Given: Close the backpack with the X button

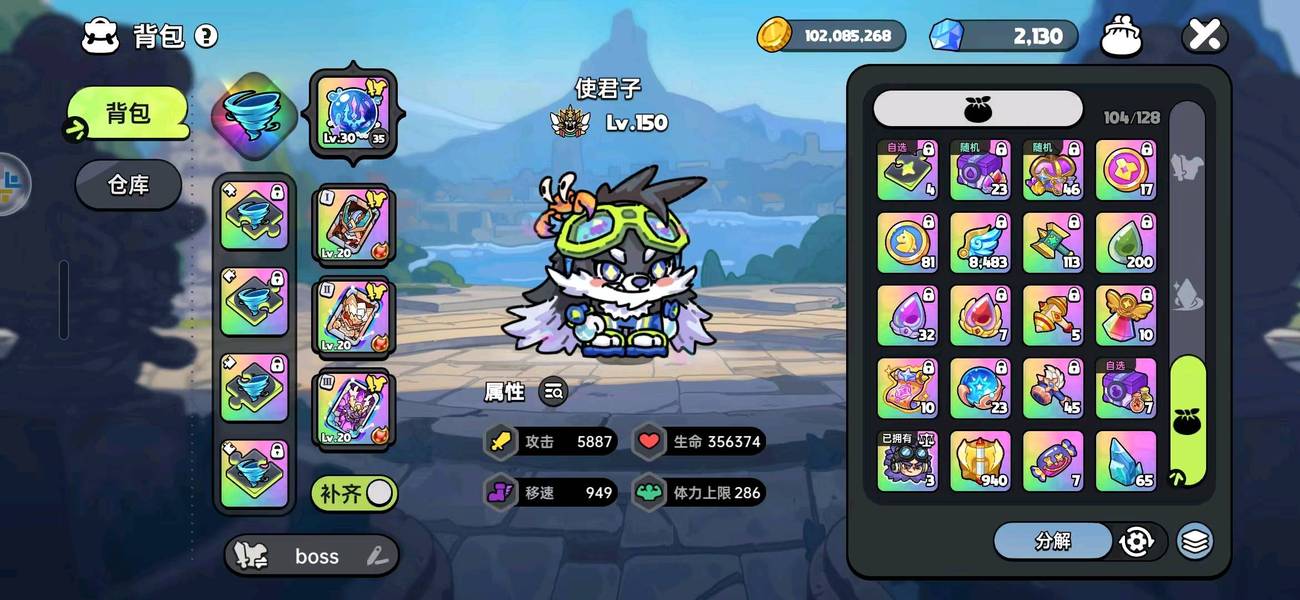Looking at the screenshot, I should [1204, 37].
